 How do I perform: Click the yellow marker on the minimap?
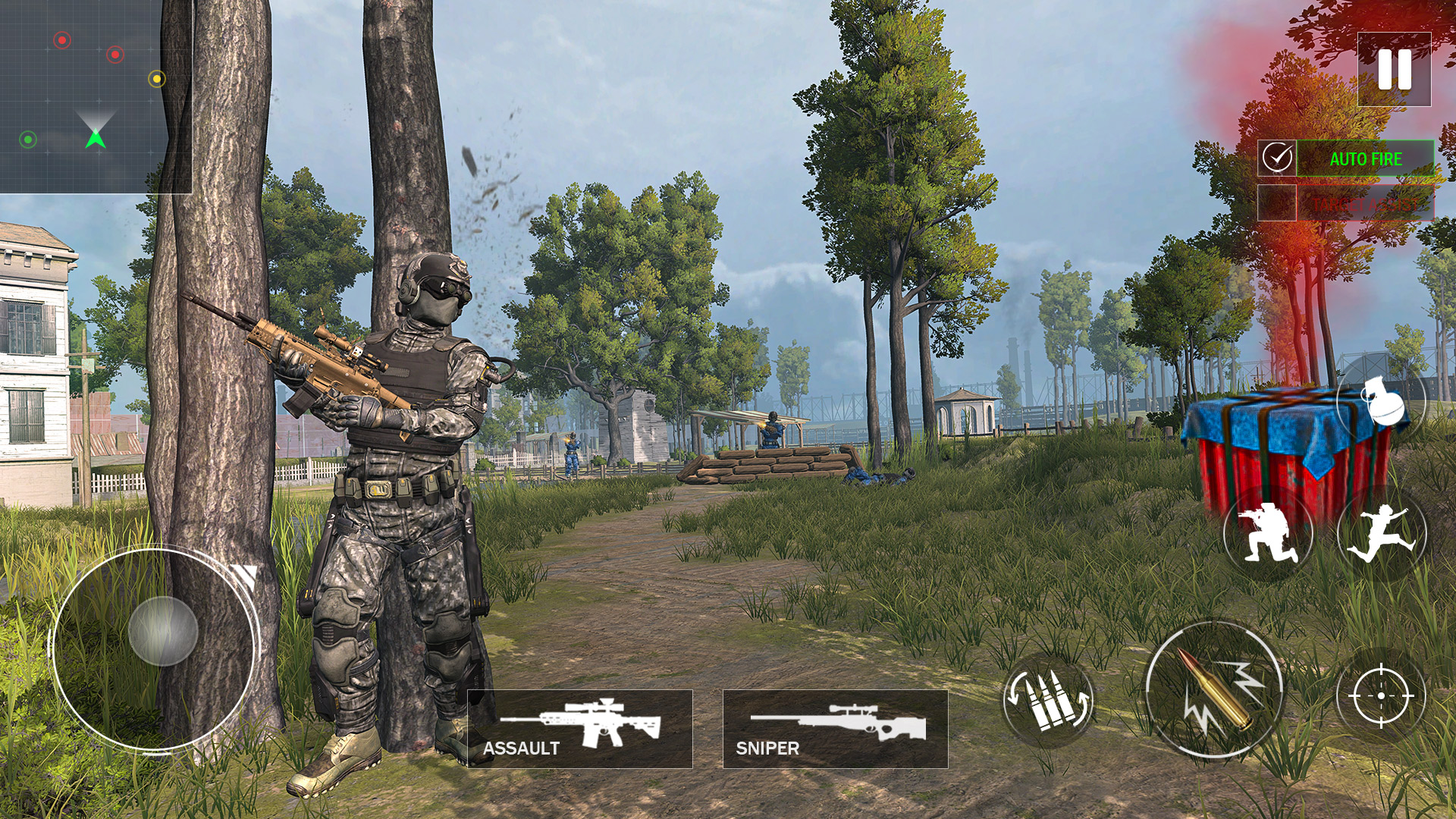(x=156, y=78)
